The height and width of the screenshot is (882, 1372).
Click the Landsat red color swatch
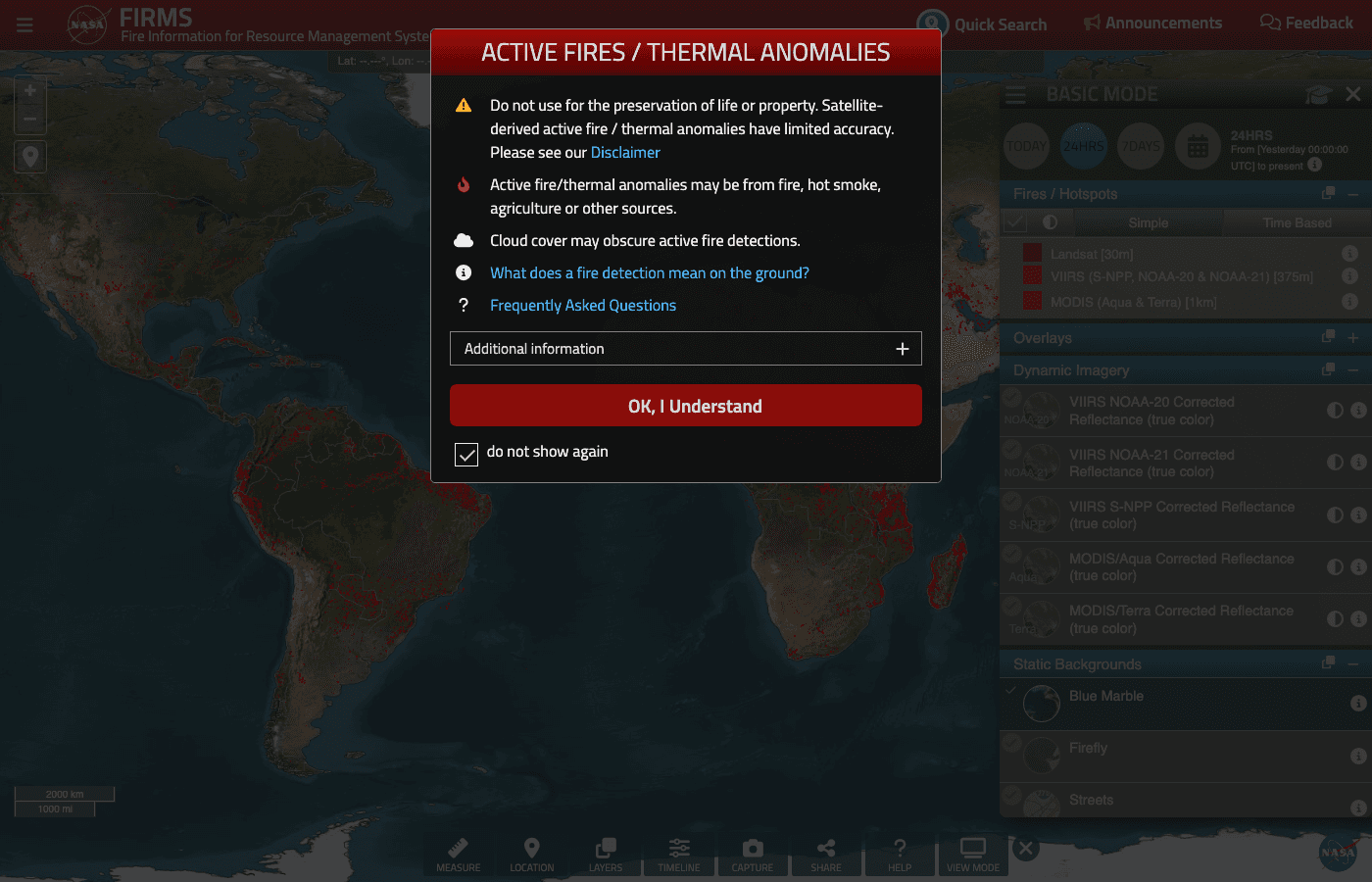(x=1031, y=252)
